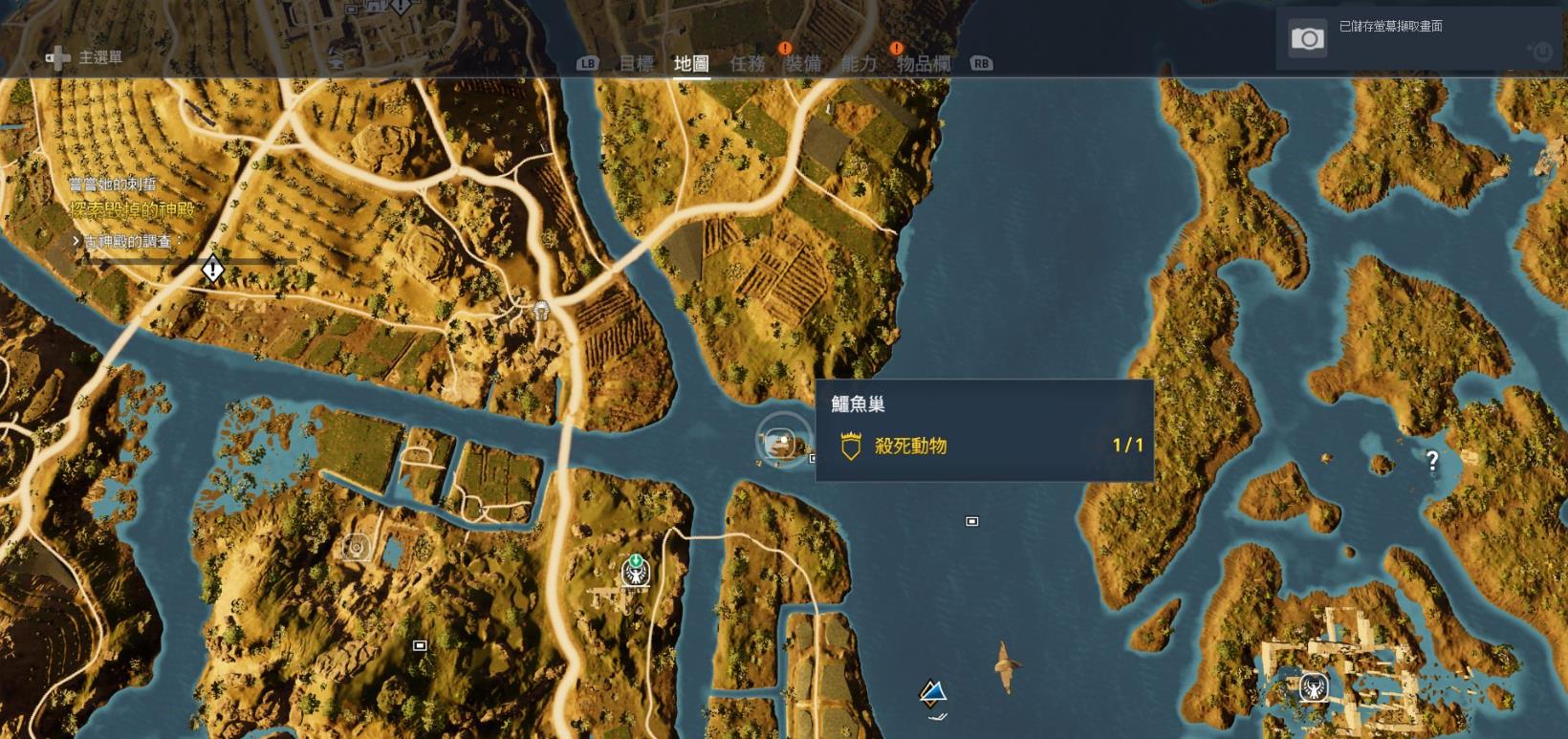Image resolution: width=1568 pixels, height=739 pixels.
Task: Click the circular hideout icon near the western ruins
Action: (x=355, y=546)
